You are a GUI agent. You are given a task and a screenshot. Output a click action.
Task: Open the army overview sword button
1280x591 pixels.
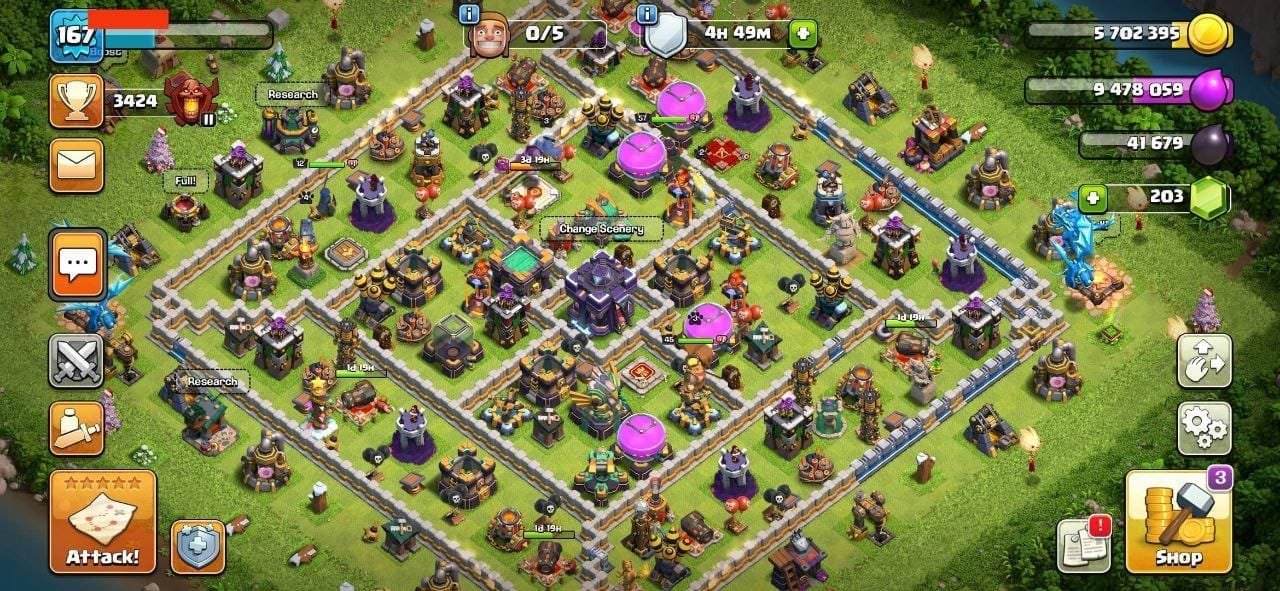coord(77,428)
